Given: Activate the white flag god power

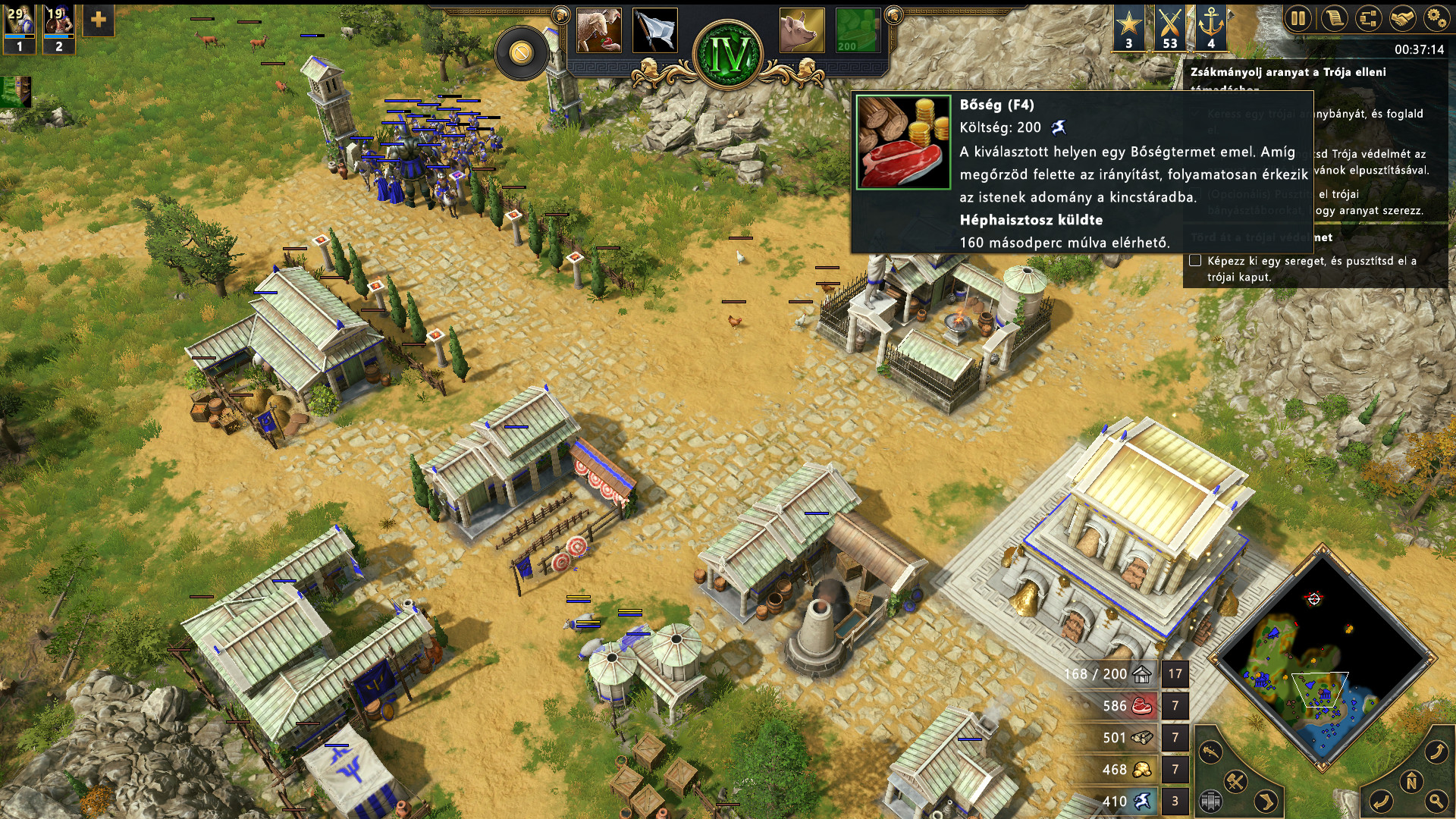Looking at the screenshot, I should click(654, 31).
